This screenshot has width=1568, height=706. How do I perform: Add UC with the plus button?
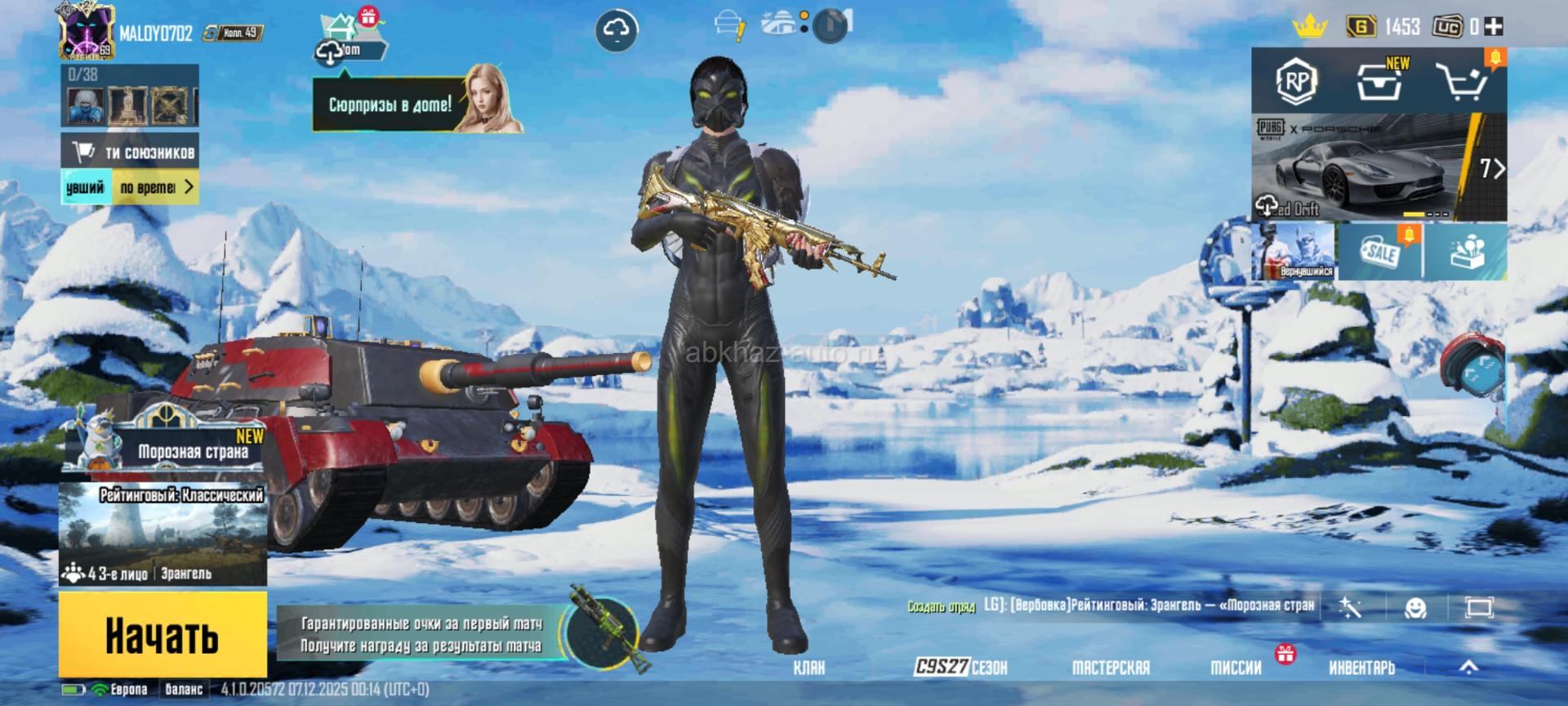pos(1494,27)
